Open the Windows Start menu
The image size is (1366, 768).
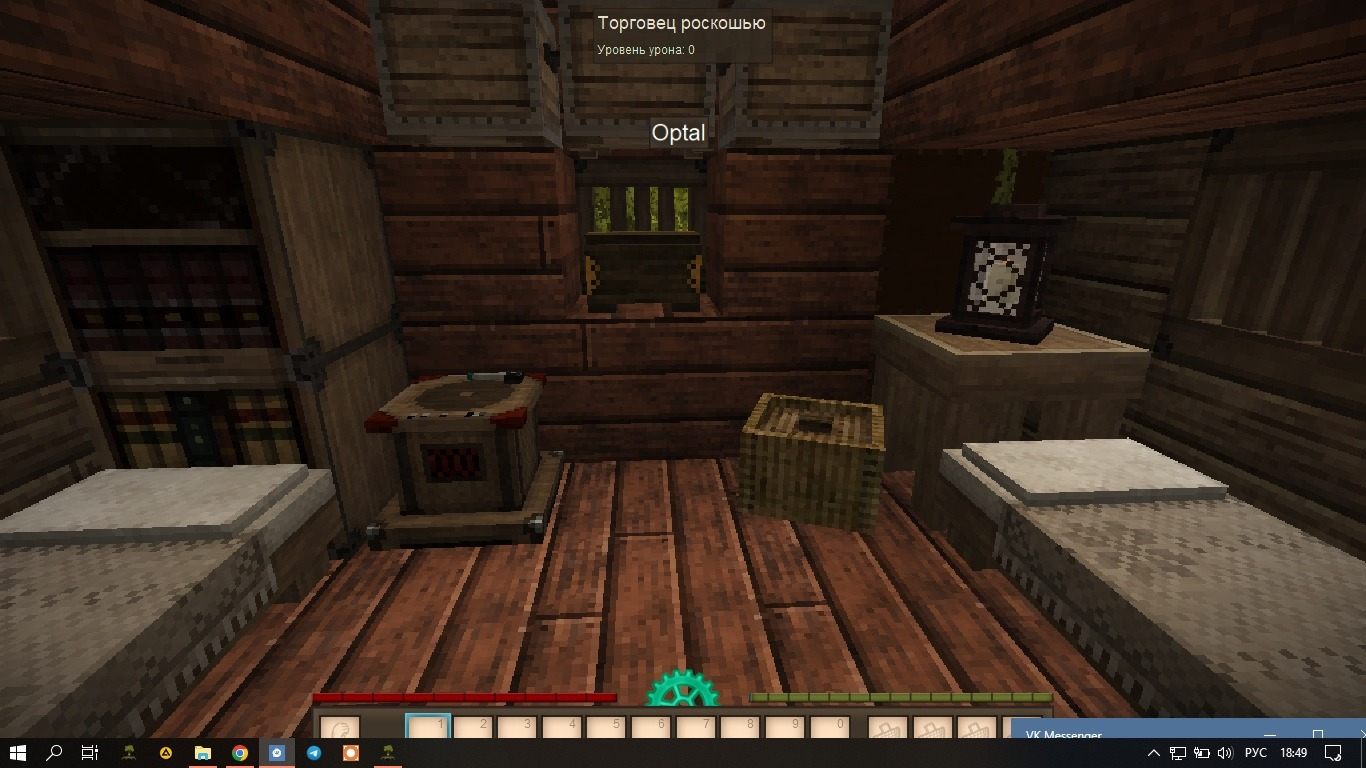pos(17,753)
